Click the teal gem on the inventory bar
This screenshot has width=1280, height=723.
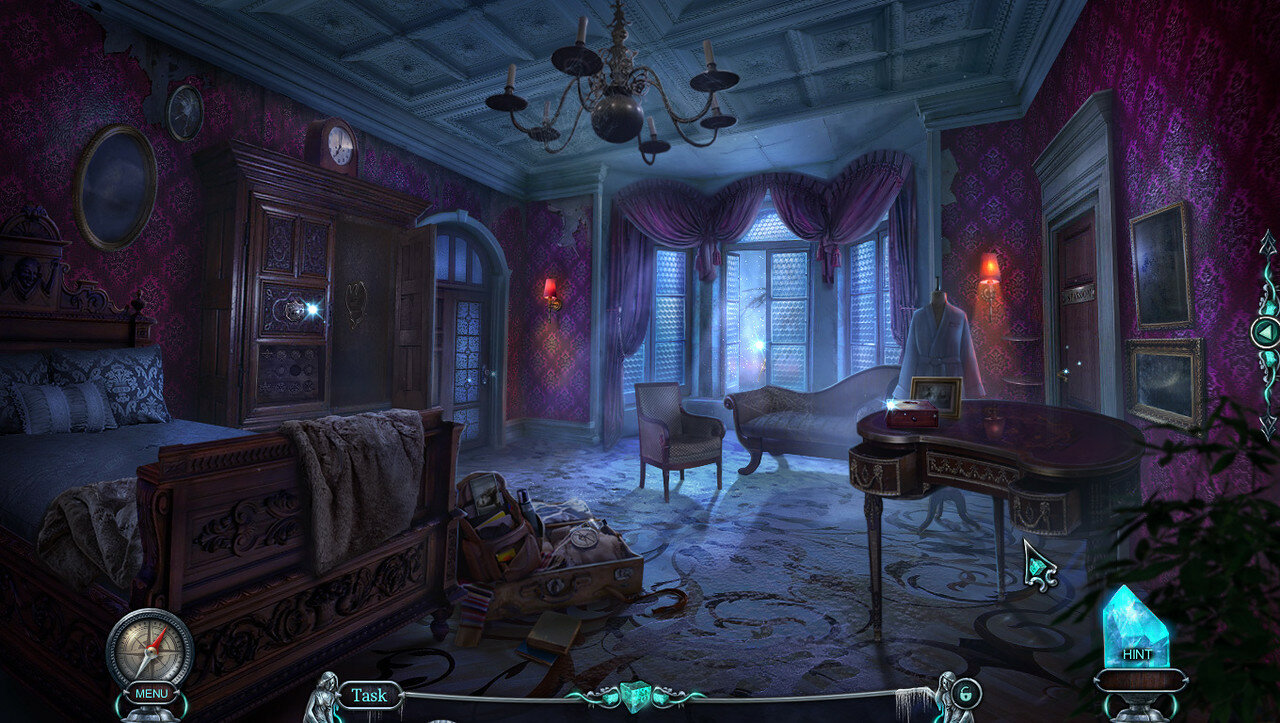(x=633, y=695)
